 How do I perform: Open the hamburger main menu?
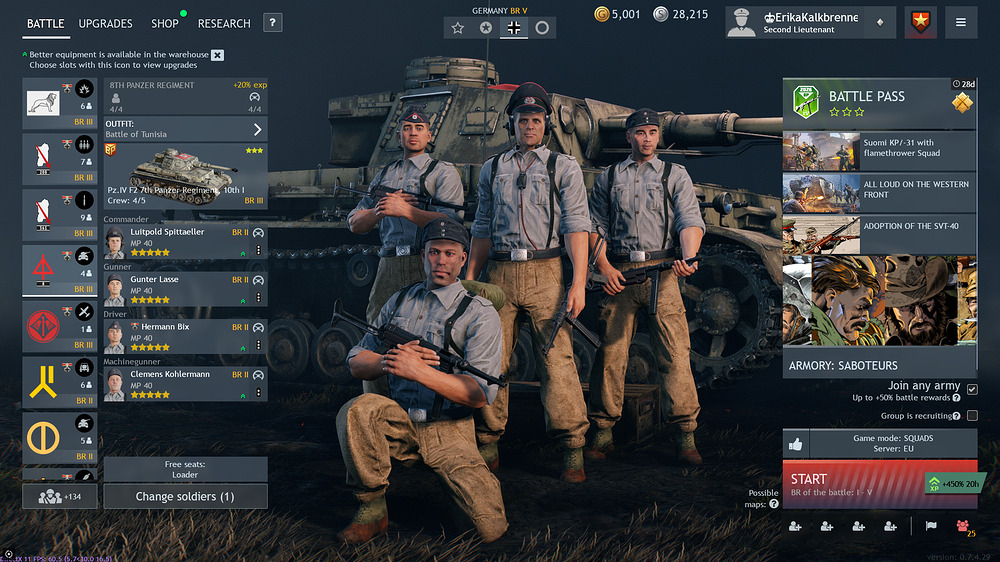[x=961, y=22]
